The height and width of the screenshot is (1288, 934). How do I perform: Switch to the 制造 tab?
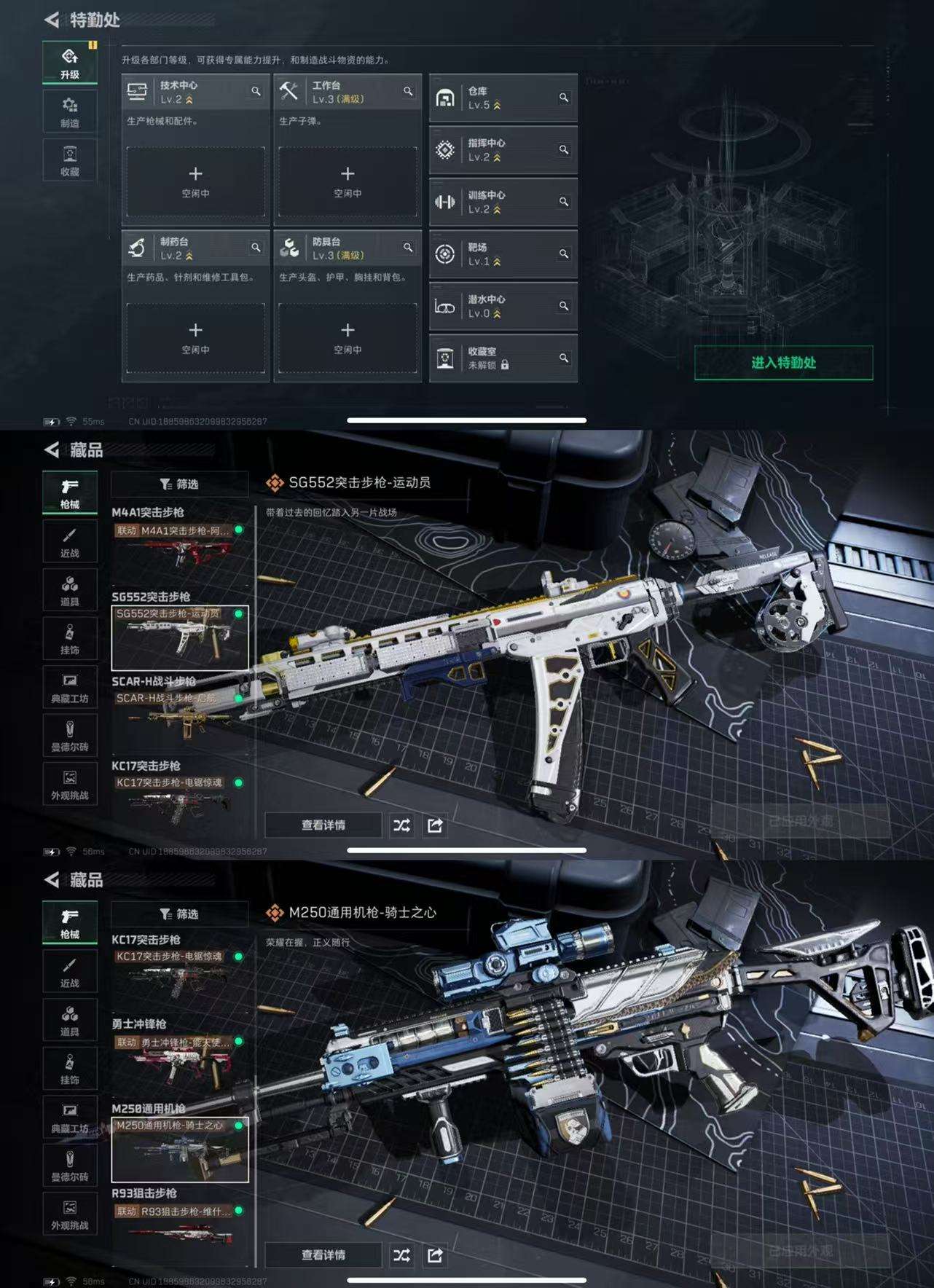coord(70,112)
